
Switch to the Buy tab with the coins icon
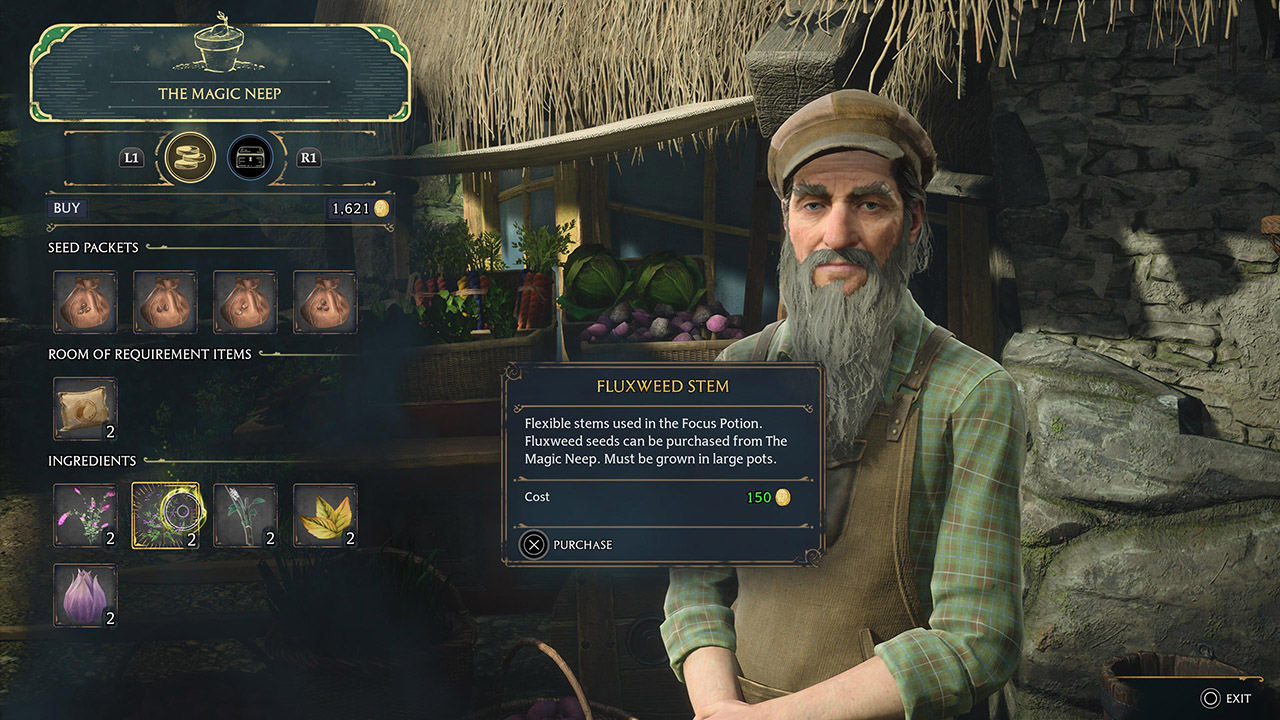click(190, 157)
